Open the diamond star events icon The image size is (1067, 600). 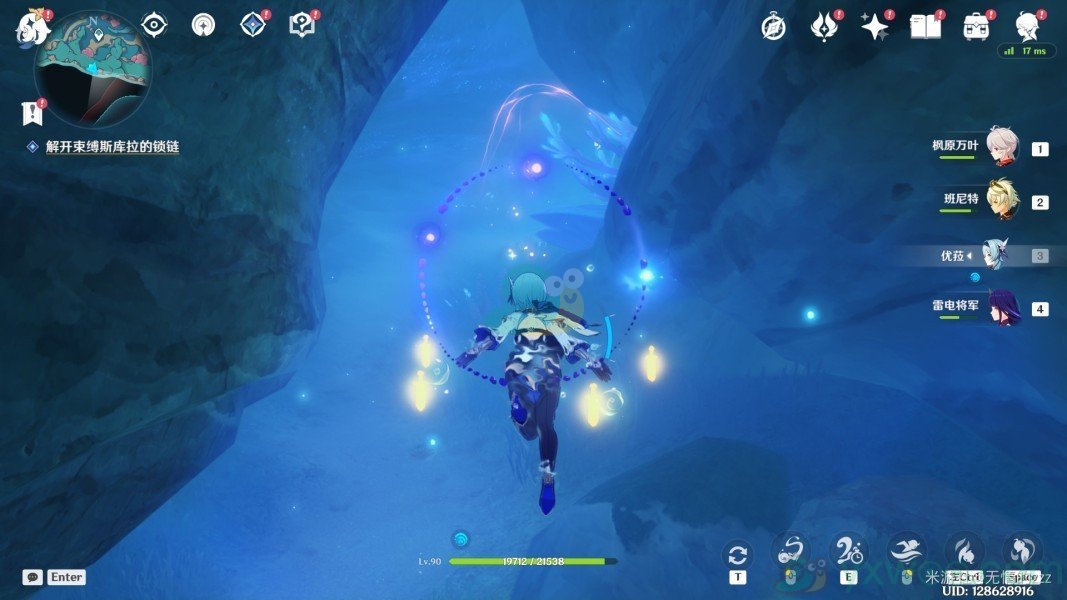tap(253, 25)
